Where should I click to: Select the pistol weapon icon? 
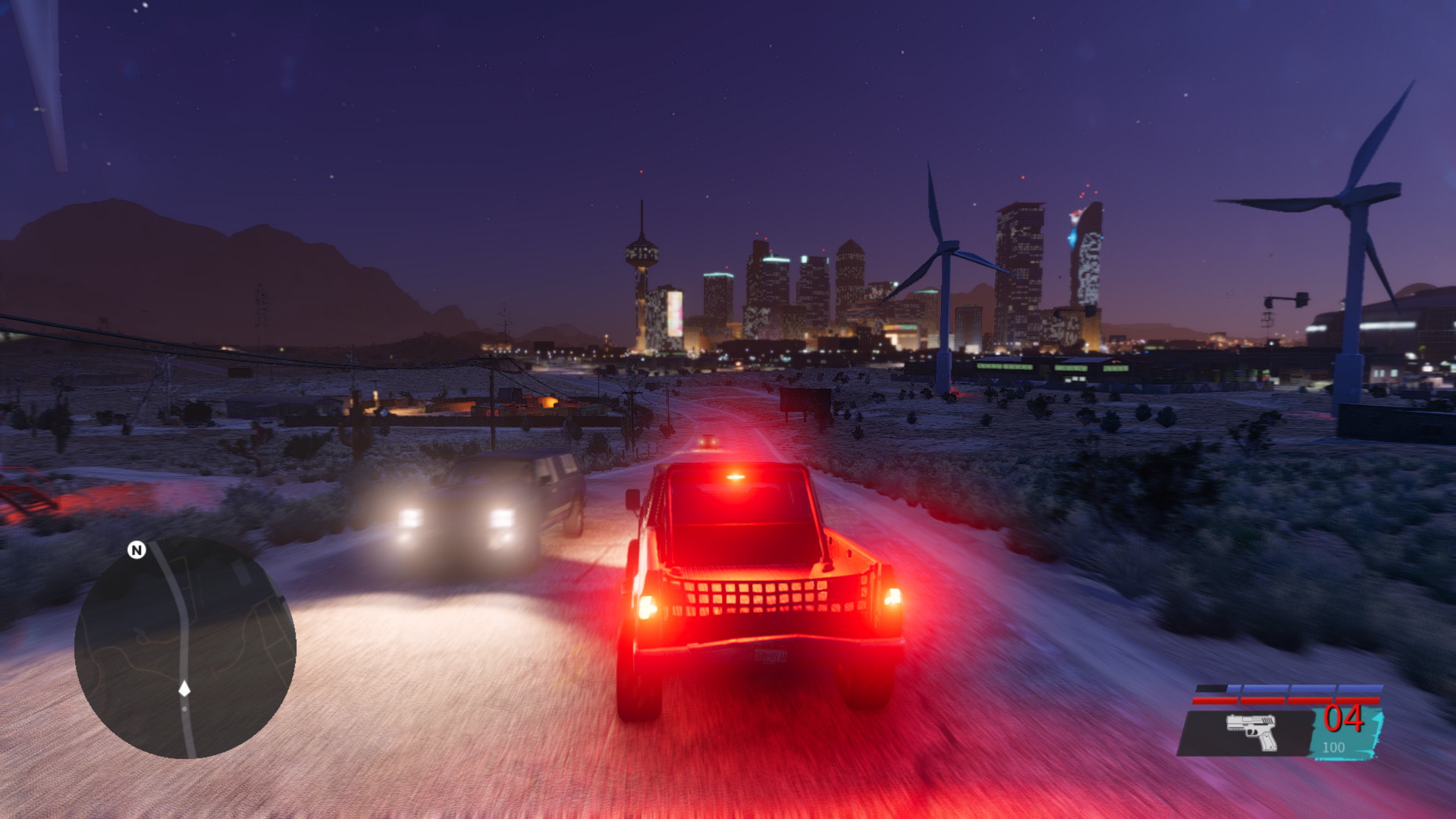click(x=1252, y=731)
